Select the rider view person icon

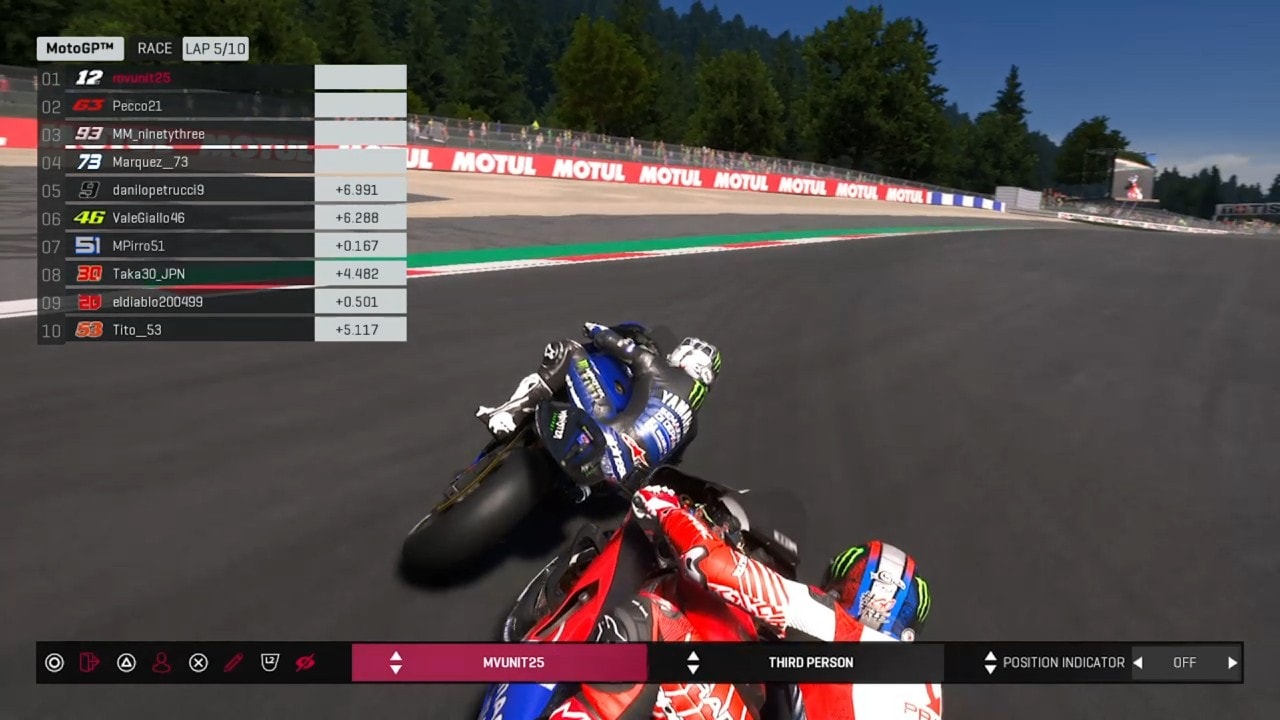click(162, 662)
